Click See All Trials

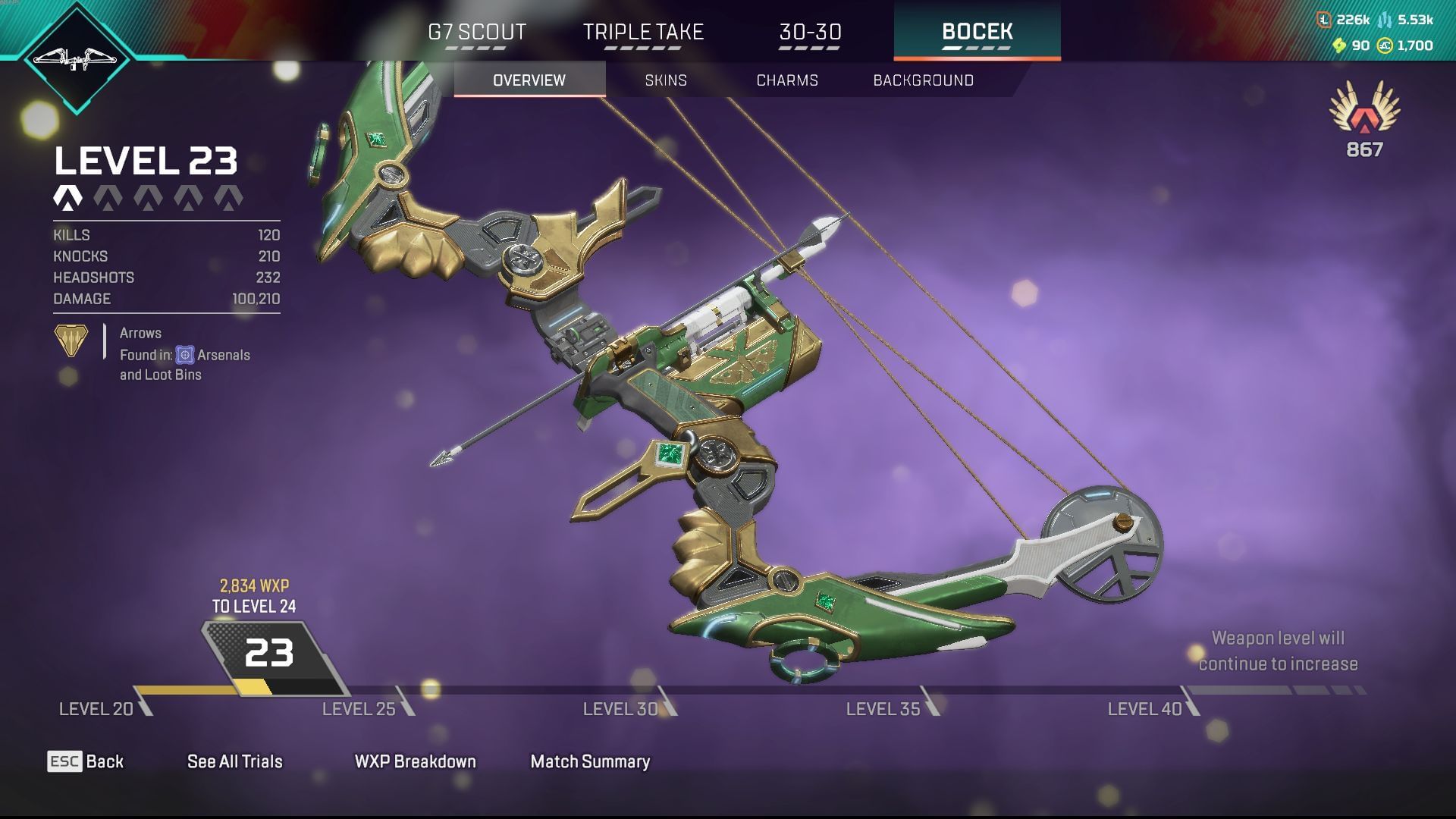[x=234, y=761]
